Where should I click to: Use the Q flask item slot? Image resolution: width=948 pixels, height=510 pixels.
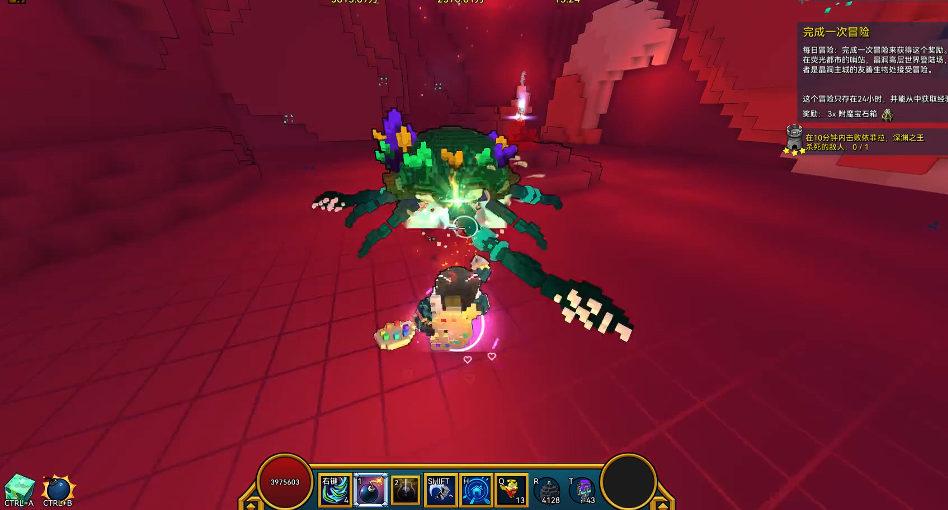coord(511,489)
